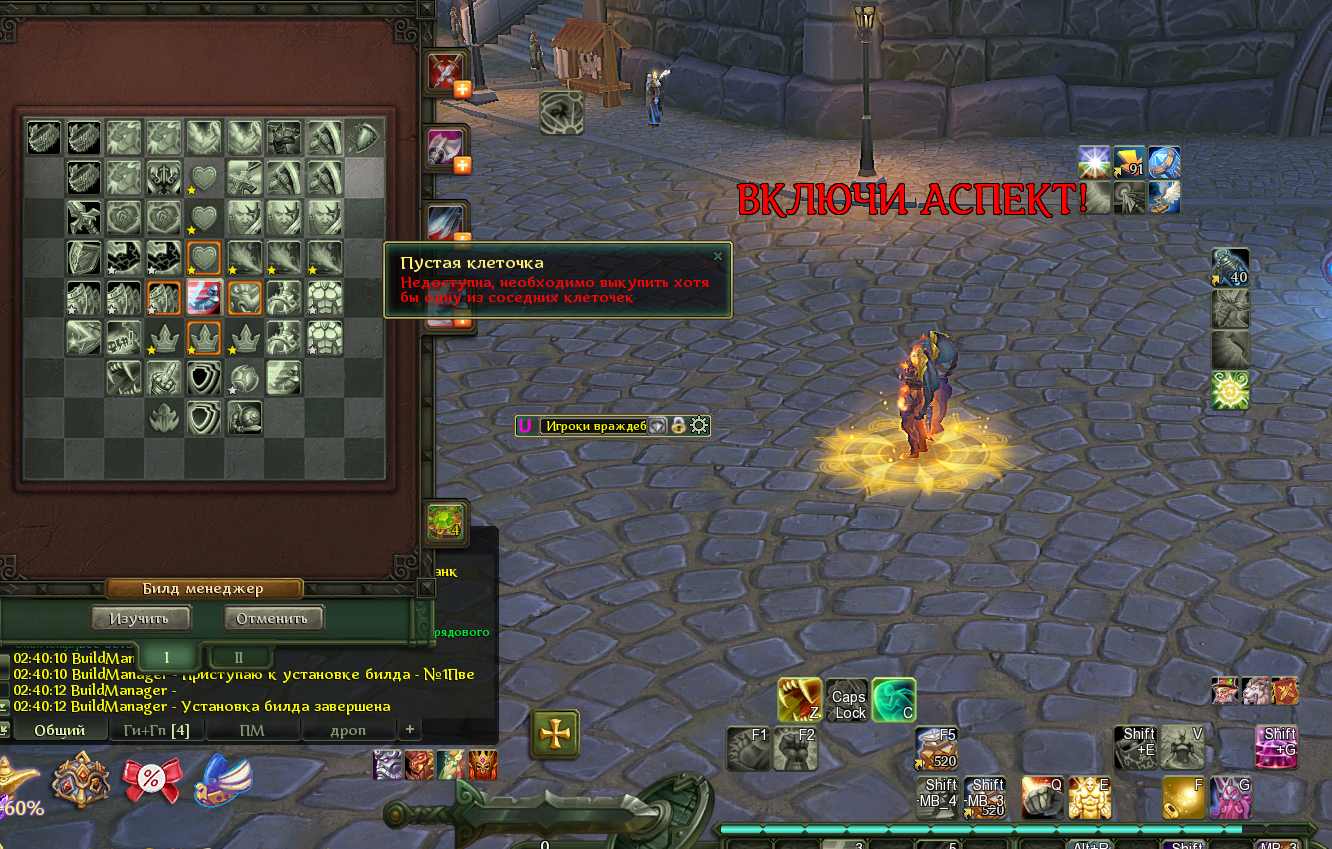
Task: Click the Изучить button
Action: pyautogui.click(x=140, y=618)
